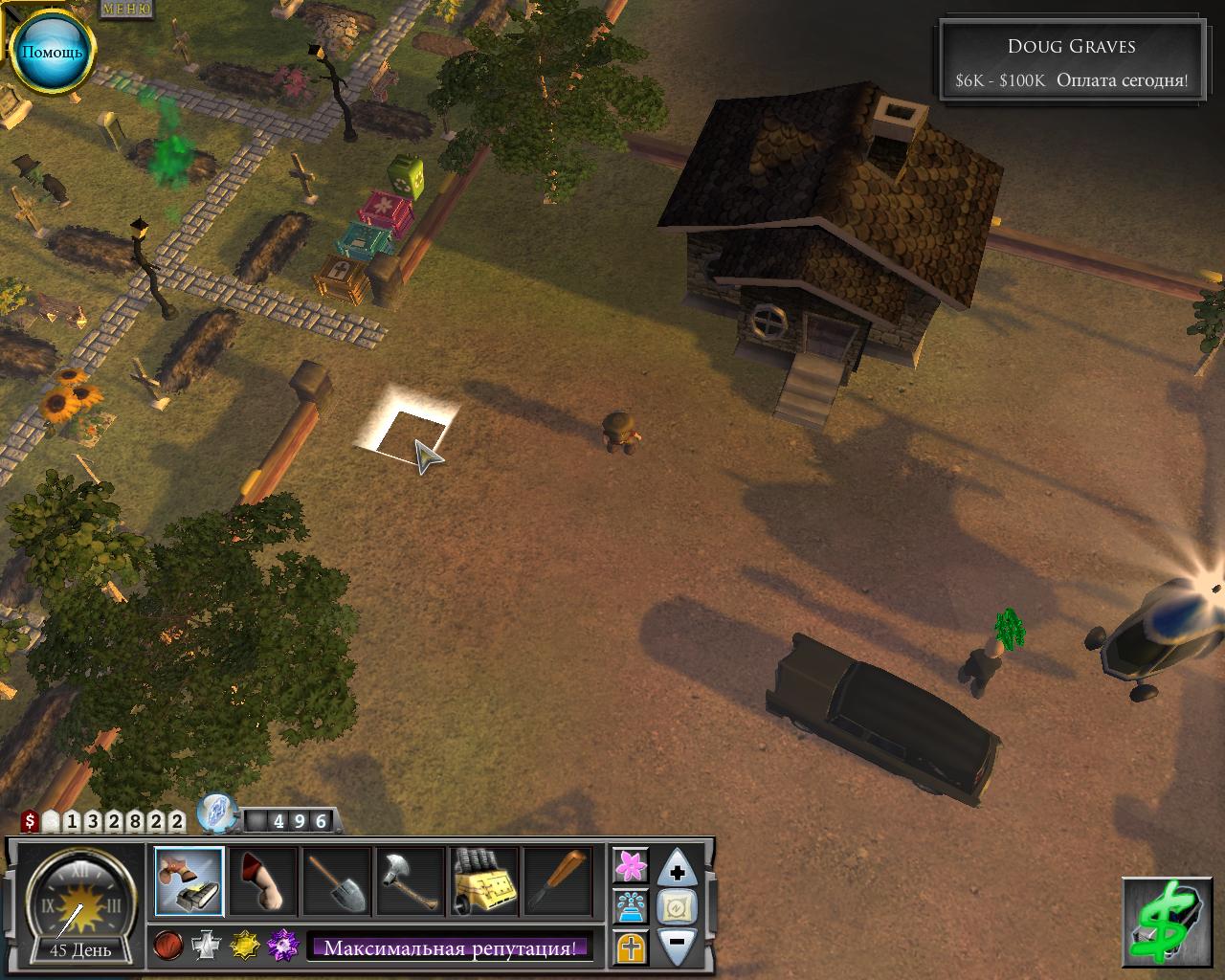Select the highlighted coffin tool slot

click(189, 880)
